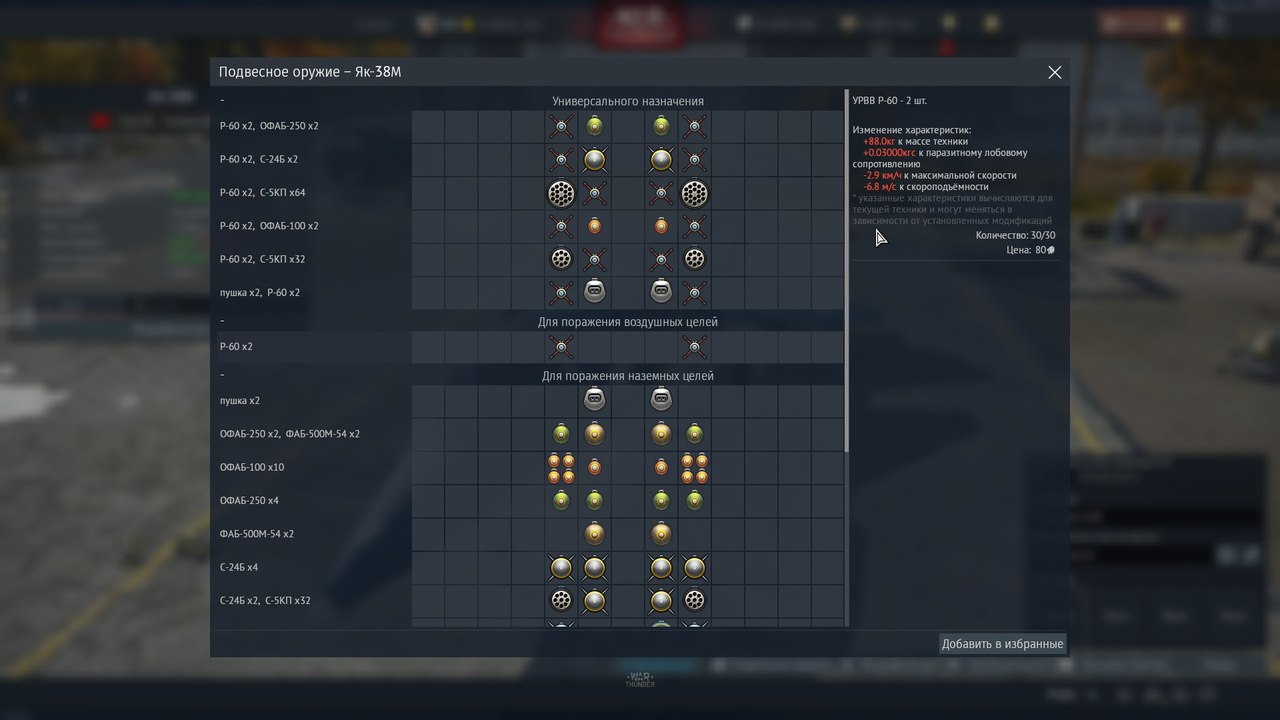Select the 'Р-60 x2, ОФАБ-100 x2' loadout

click(269, 226)
